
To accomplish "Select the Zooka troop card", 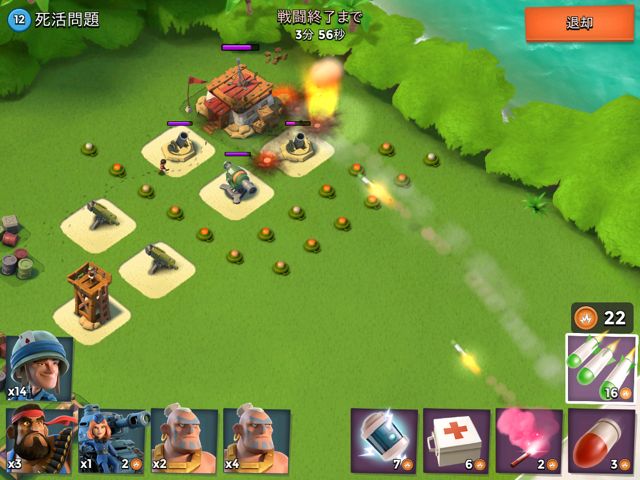I will click(112, 439).
